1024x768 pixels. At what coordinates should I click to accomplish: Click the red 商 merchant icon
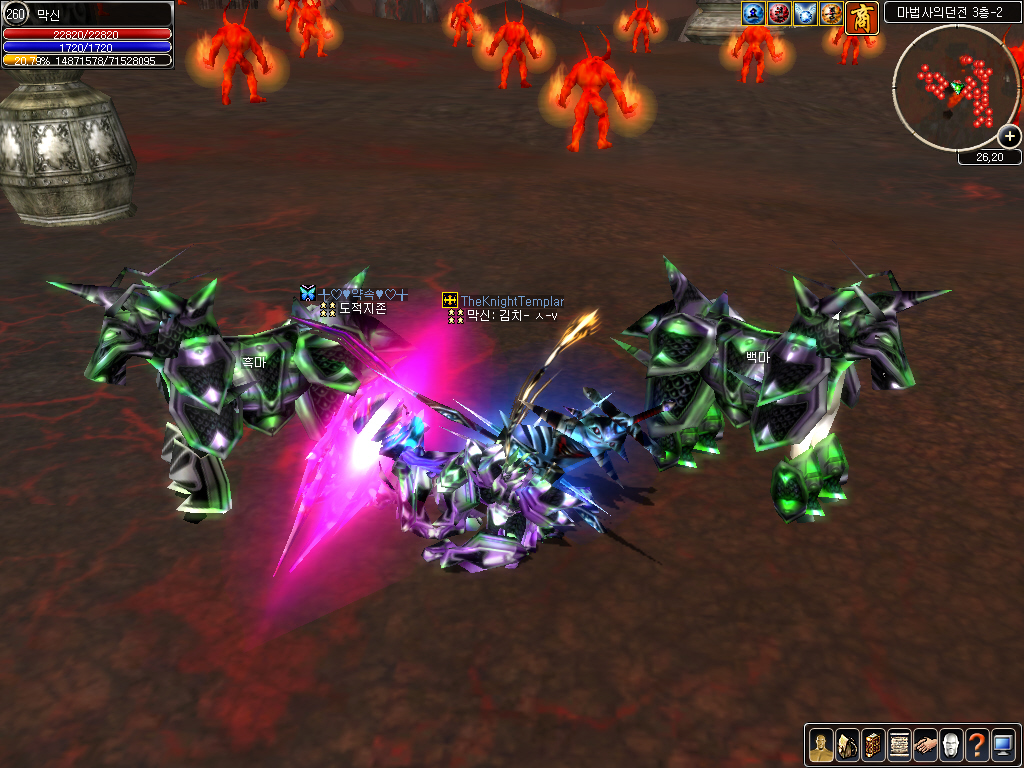click(862, 17)
